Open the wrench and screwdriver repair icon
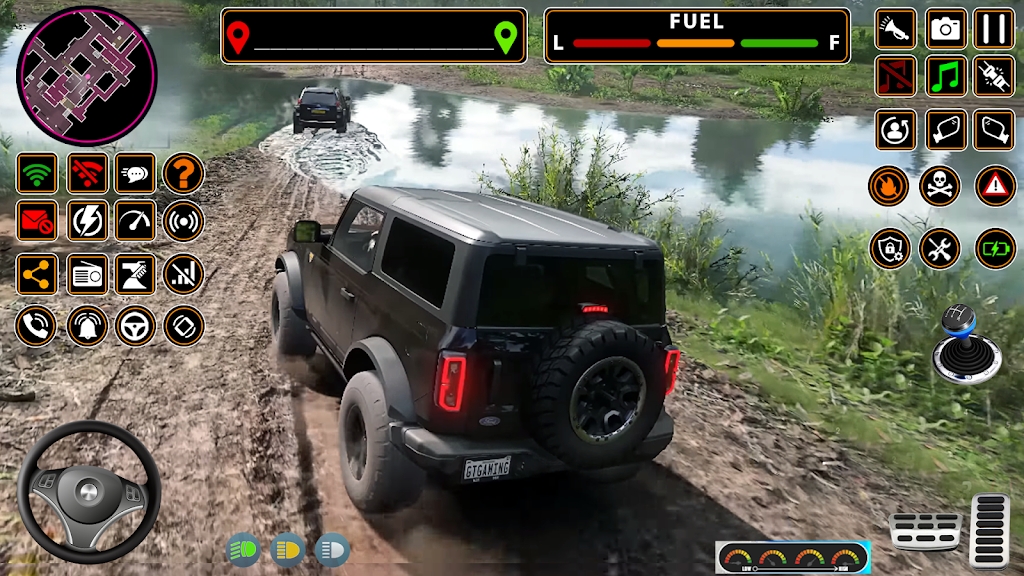The height and width of the screenshot is (576, 1024). pyautogui.click(x=940, y=248)
